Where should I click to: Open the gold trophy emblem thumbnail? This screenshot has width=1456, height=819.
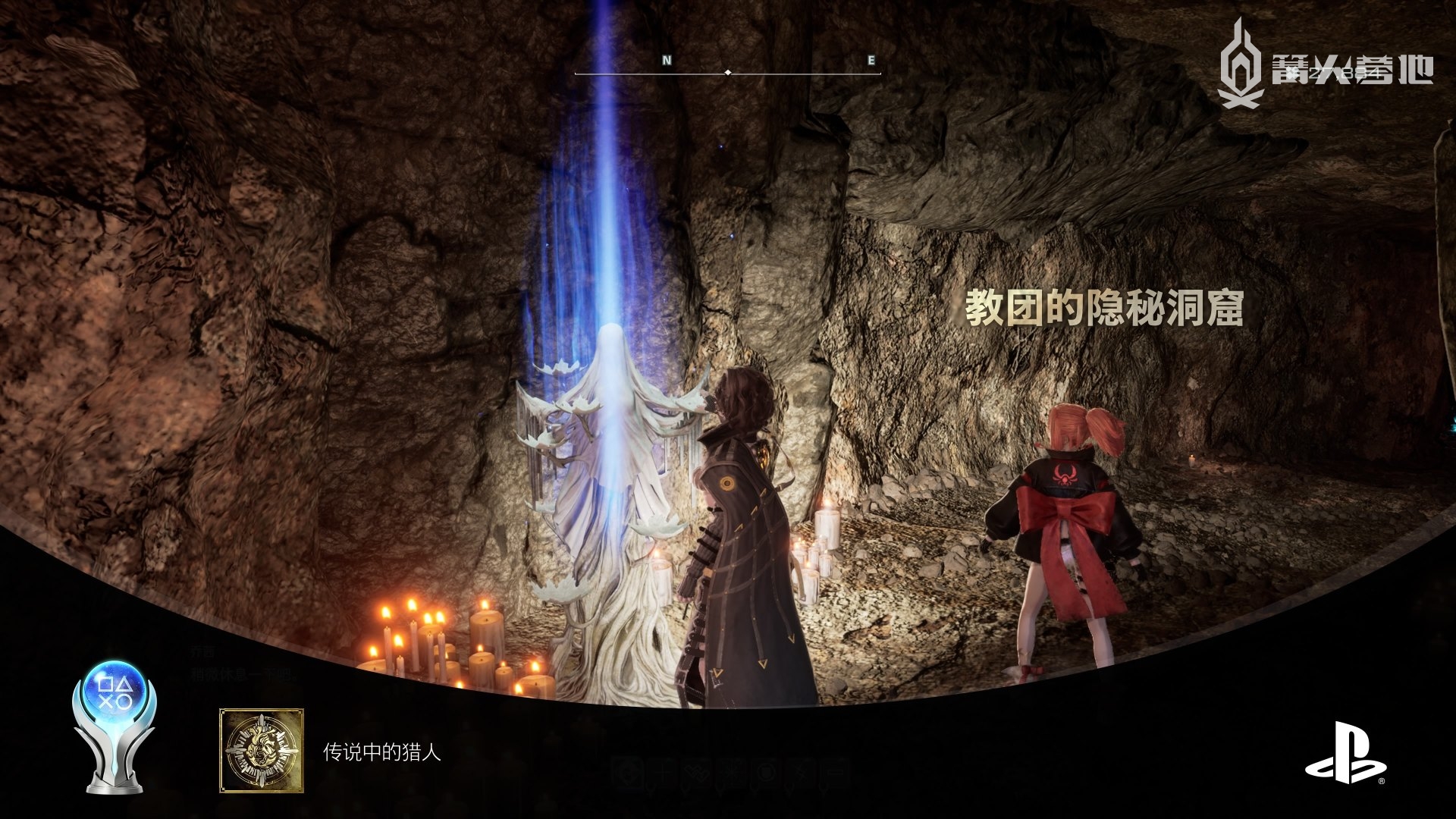(262, 751)
